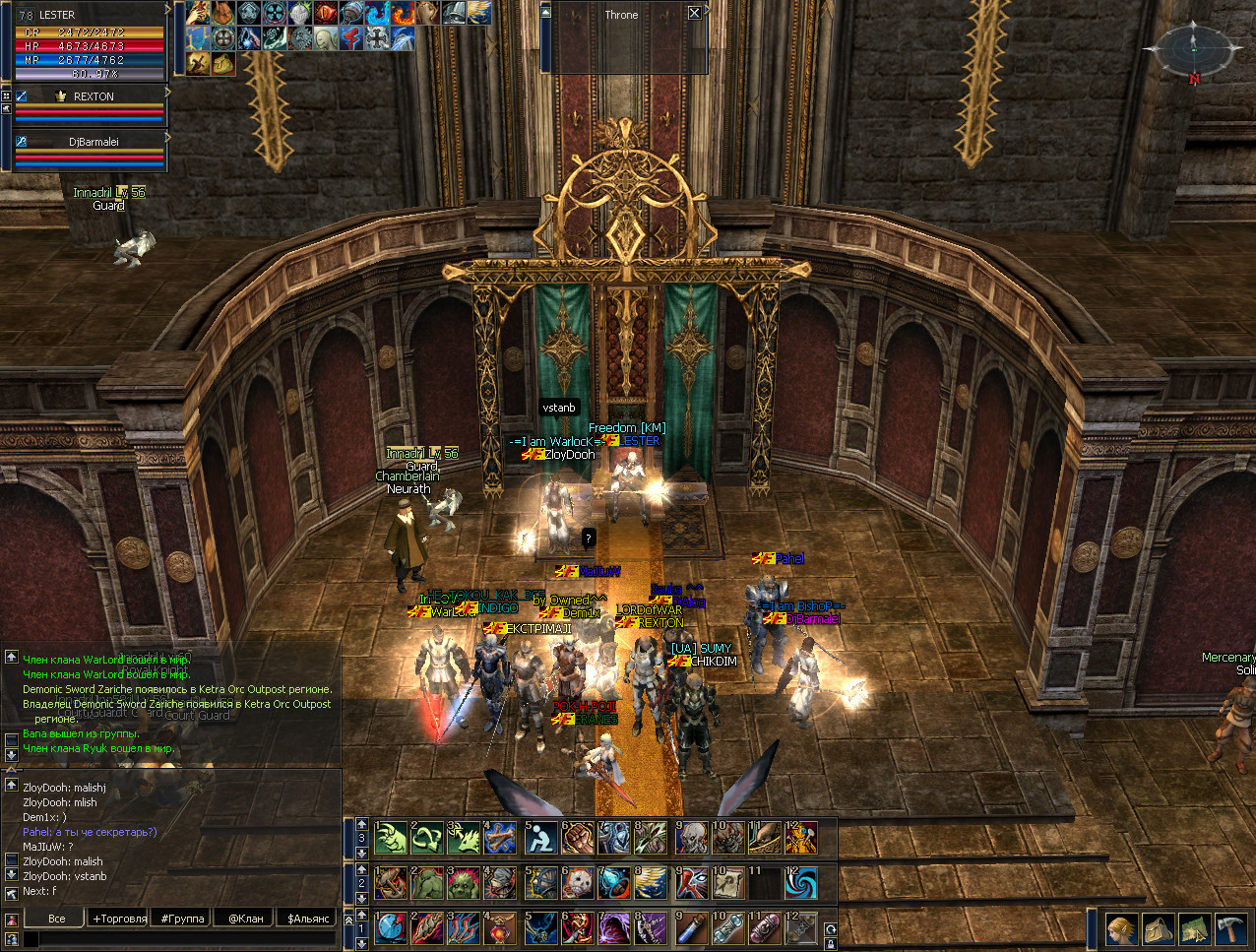Select party member DjBarmalei

94,142
